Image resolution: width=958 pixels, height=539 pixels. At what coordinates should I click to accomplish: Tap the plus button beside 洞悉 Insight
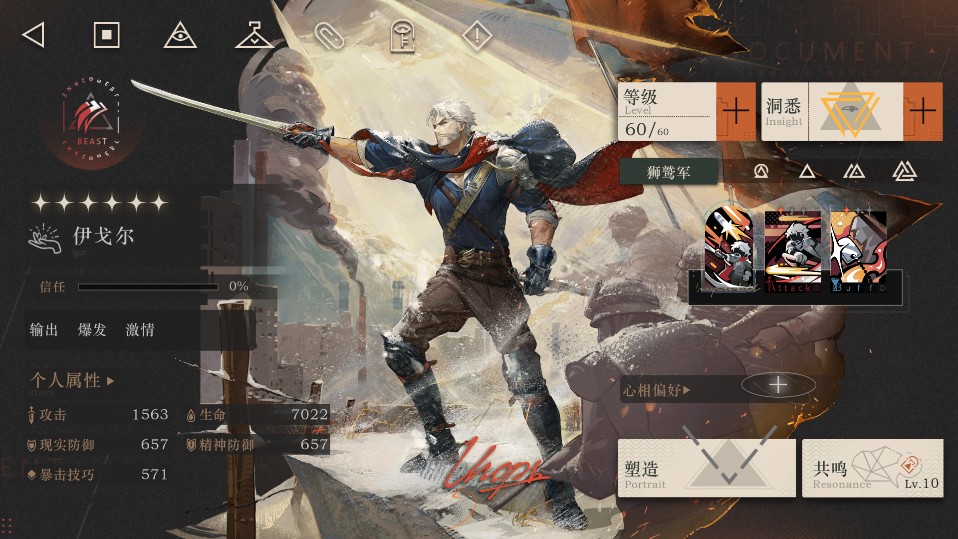(x=922, y=111)
